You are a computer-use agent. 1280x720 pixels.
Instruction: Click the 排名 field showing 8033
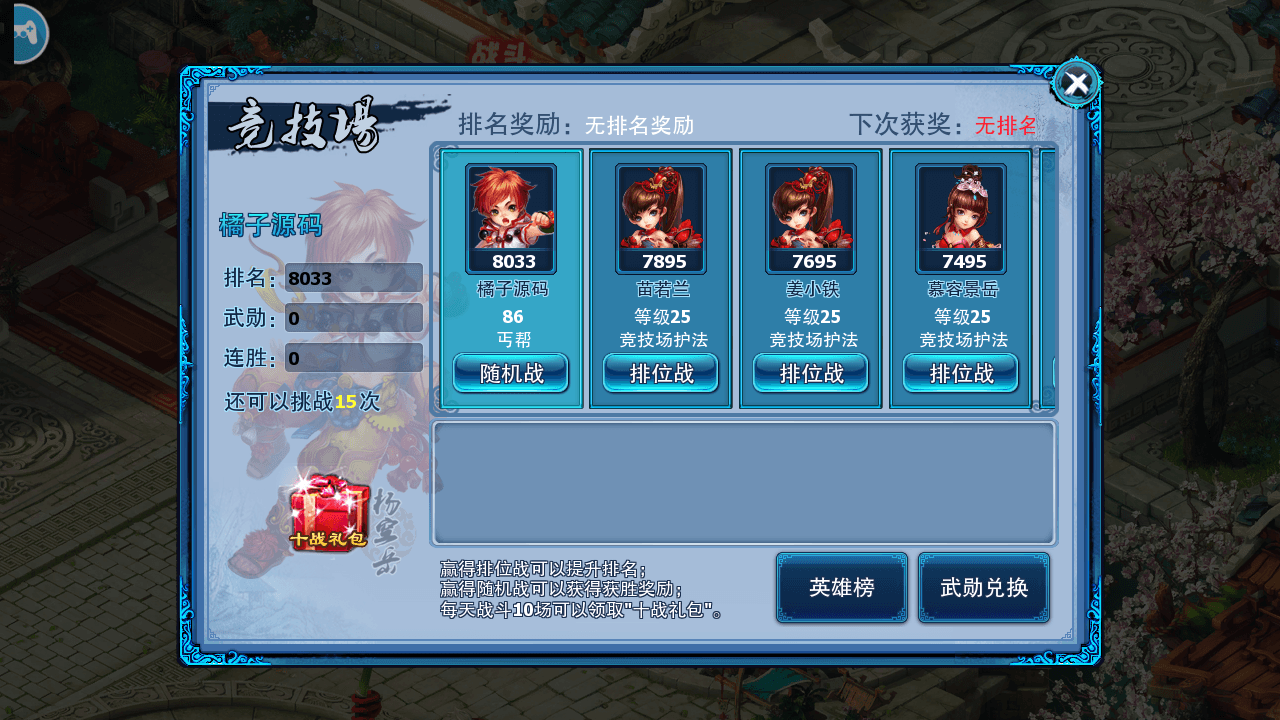pyautogui.click(x=355, y=278)
